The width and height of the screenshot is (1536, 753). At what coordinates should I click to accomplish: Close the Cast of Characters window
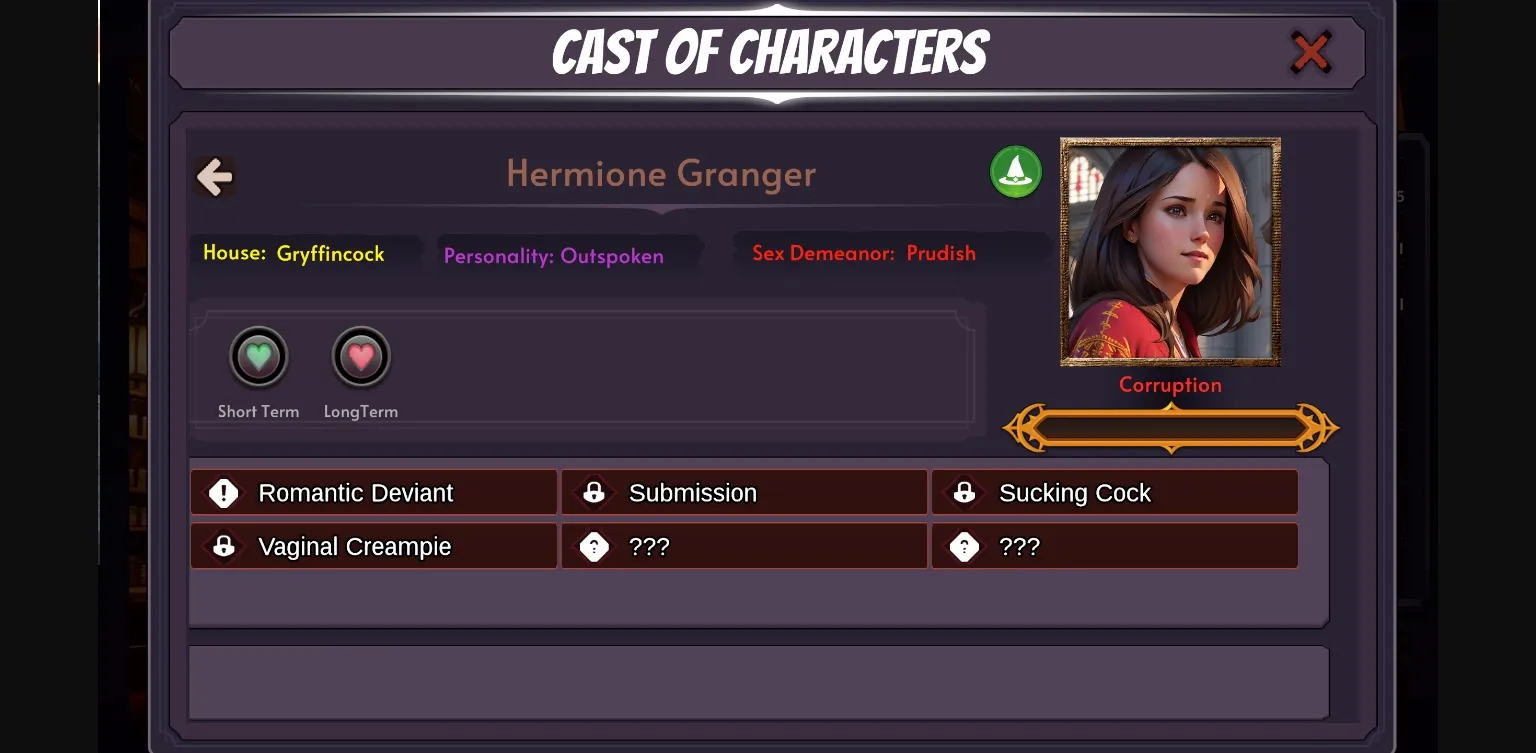coord(1310,52)
